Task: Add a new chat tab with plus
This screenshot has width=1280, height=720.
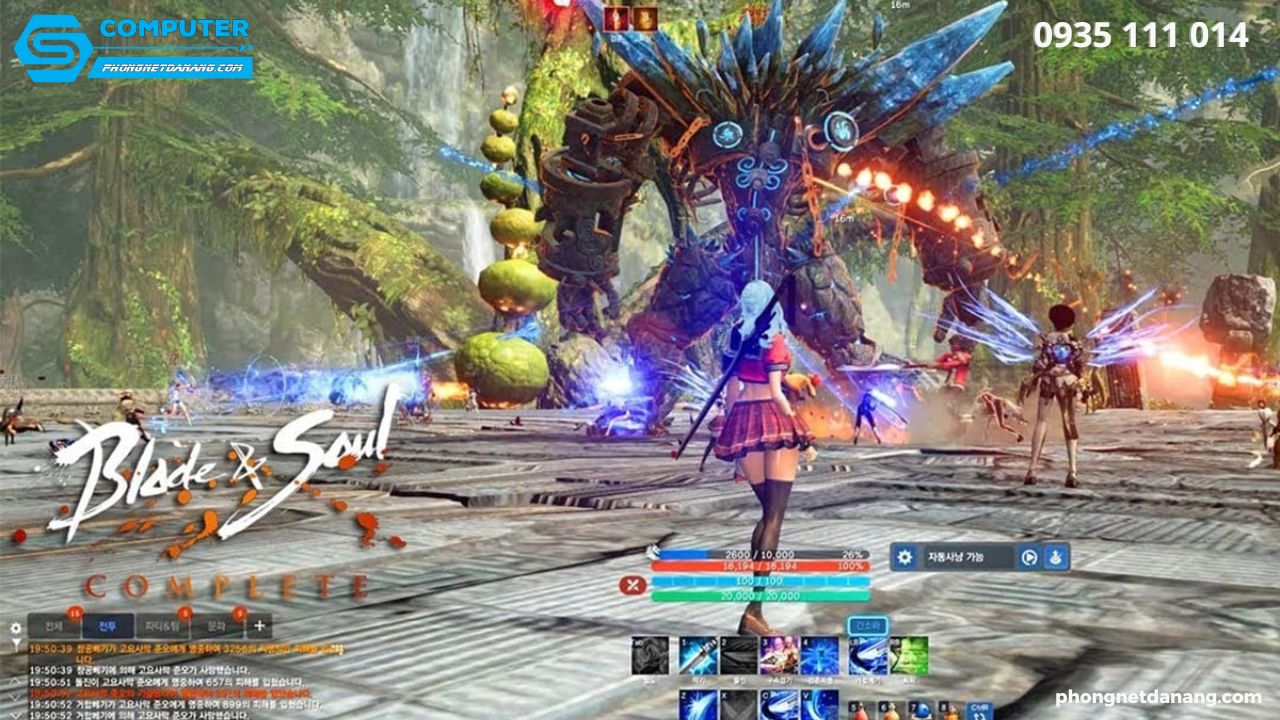Action: pyautogui.click(x=259, y=626)
